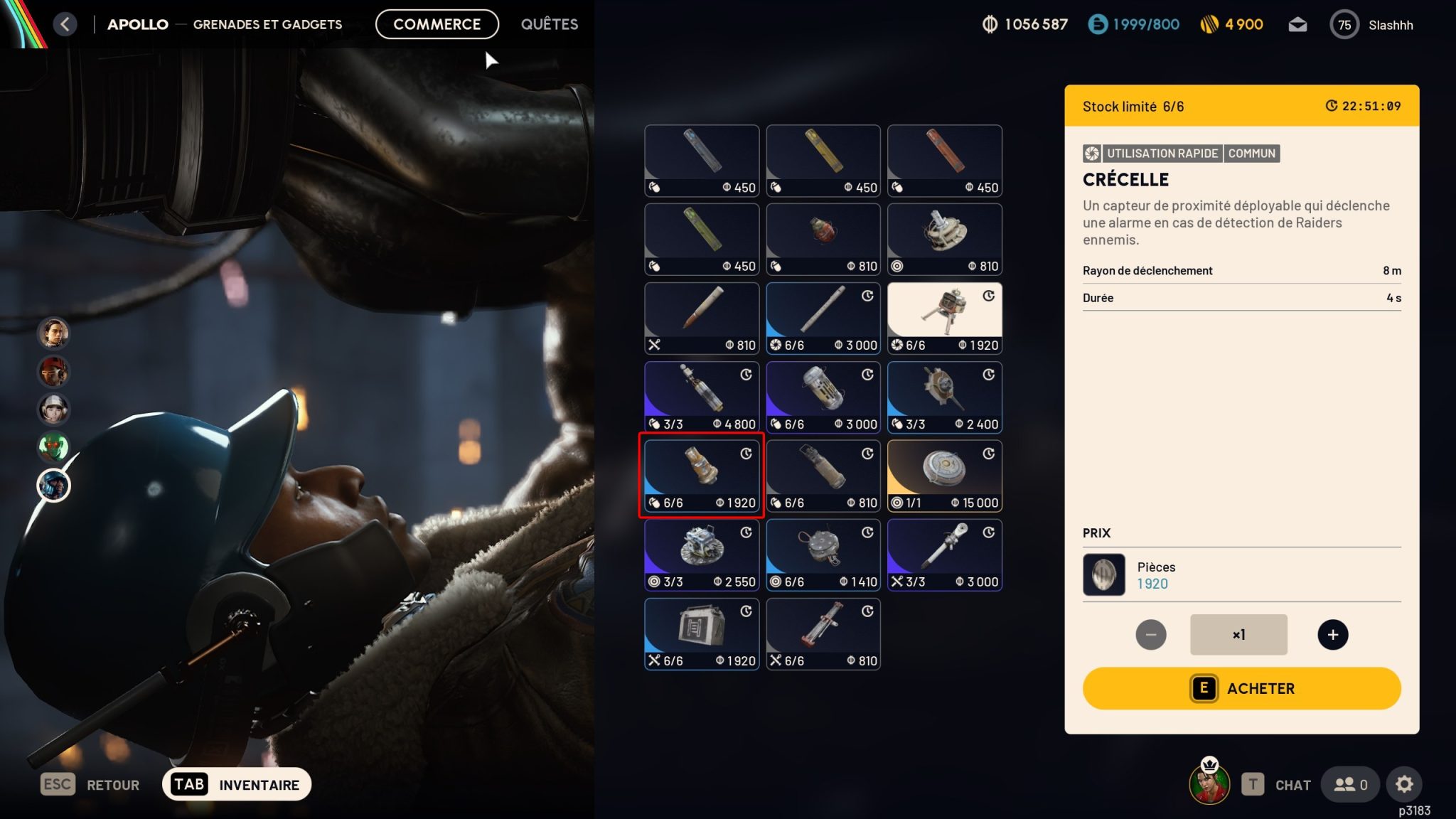This screenshot has height=819, width=1456.
Task: Open chat using the T icon
Action: pyautogui.click(x=1254, y=784)
